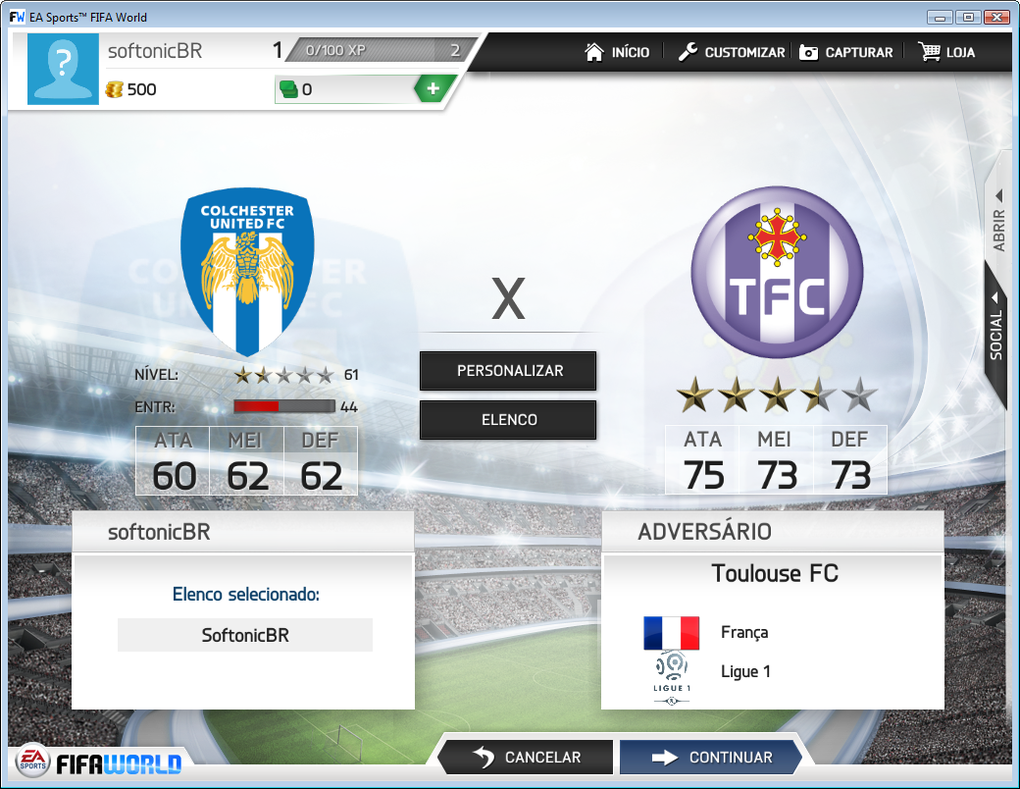
Task: Close the FIFA World window
Action: [995, 17]
